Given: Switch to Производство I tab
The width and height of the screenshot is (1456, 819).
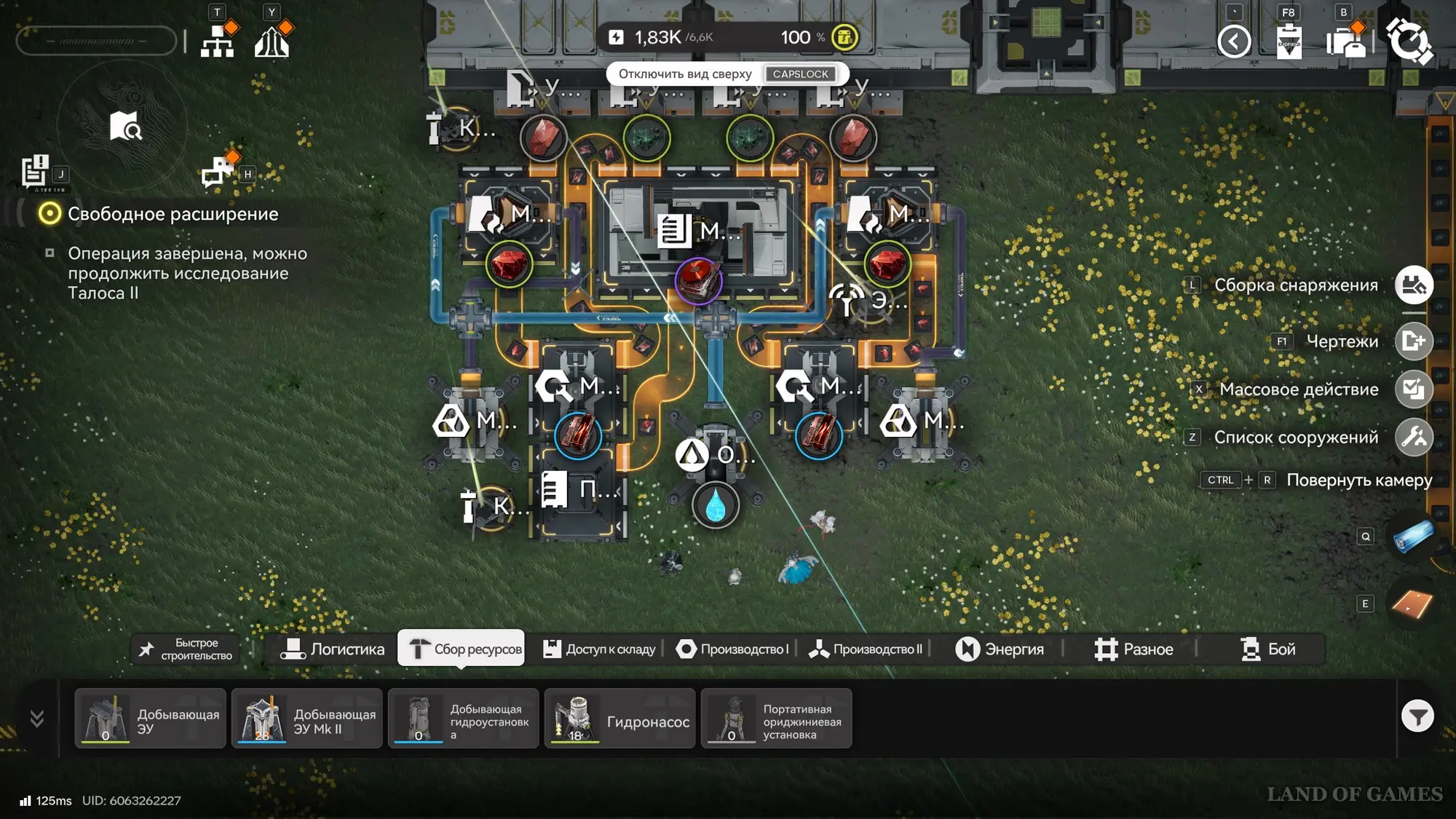Looking at the screenshot, I should [732, 649].
